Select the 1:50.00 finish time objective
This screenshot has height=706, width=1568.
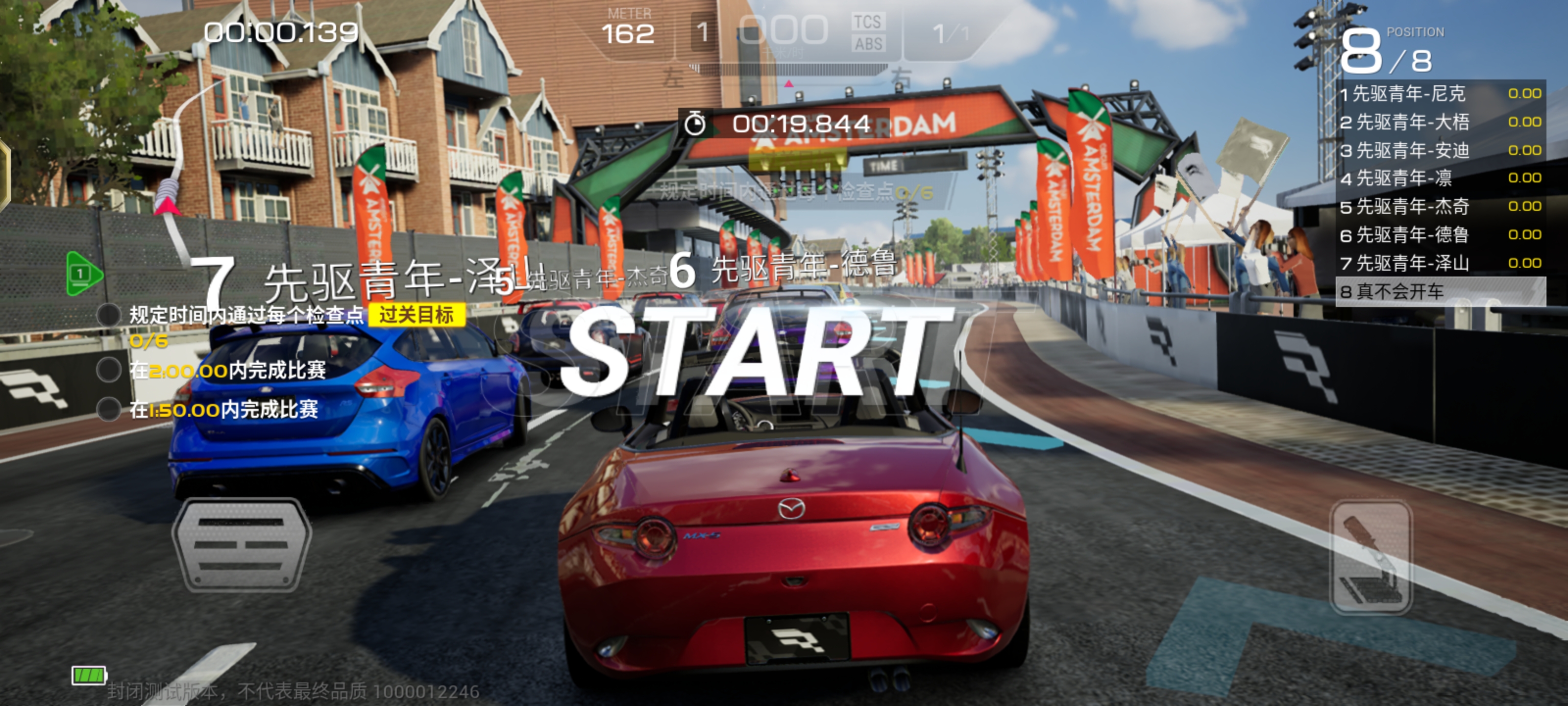coord(223,409)
